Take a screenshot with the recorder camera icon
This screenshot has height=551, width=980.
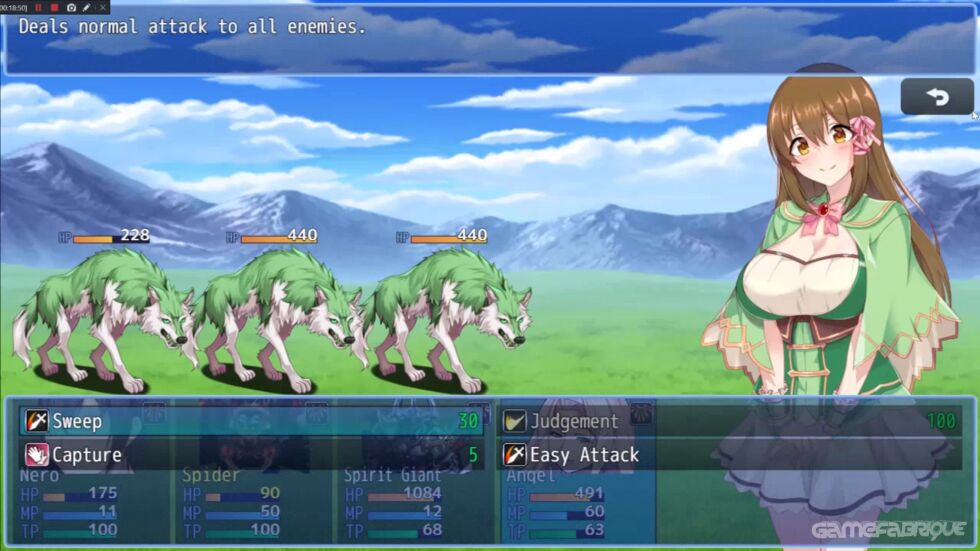point(71,7)
